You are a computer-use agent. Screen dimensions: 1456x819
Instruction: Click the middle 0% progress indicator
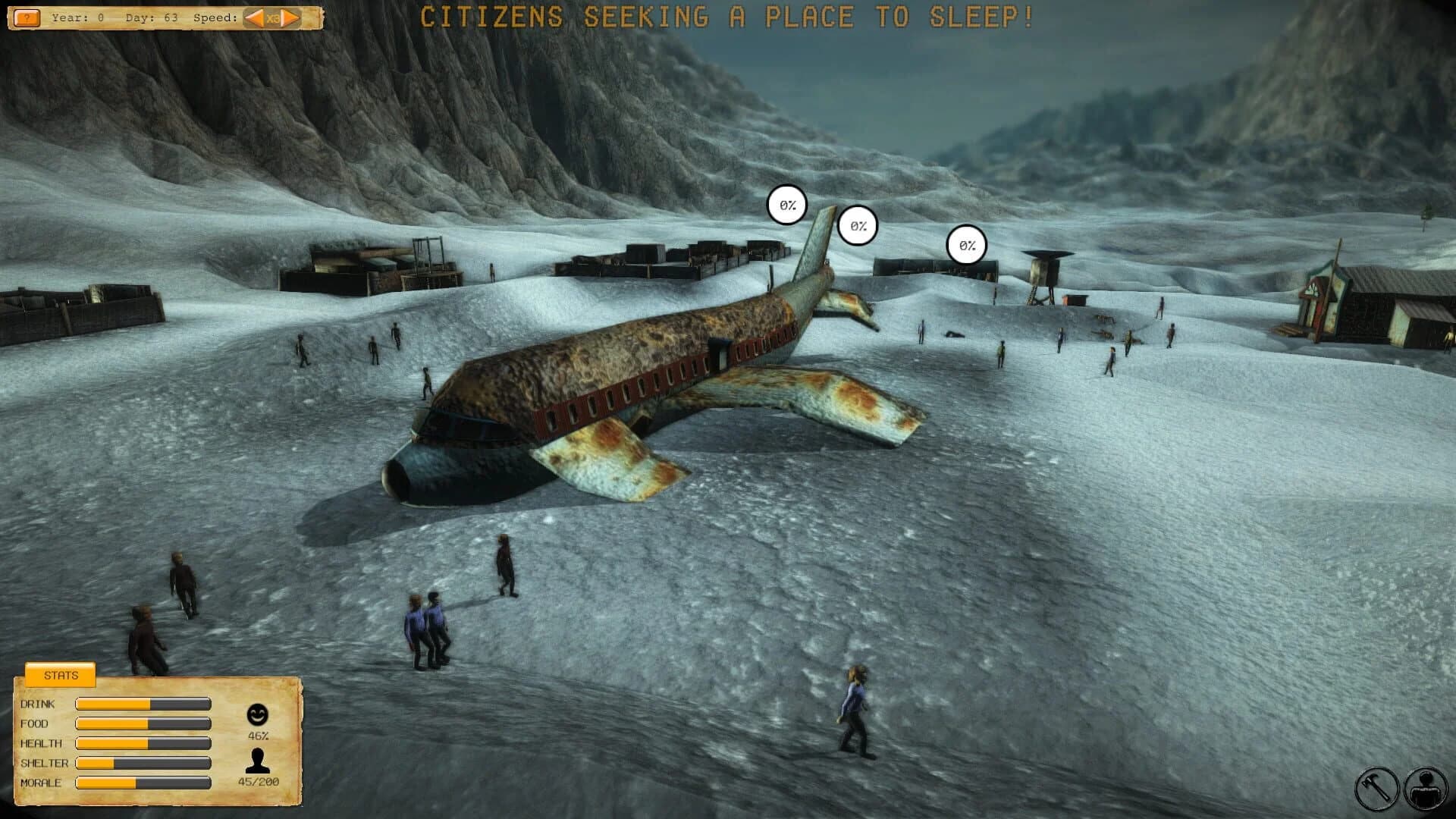858,224
